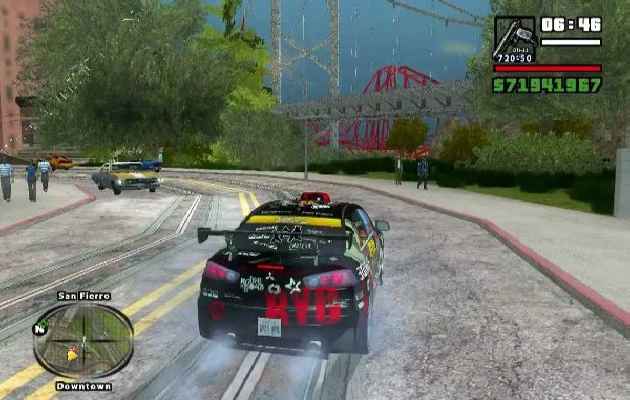Open the circular radar minimap
Viewport: 630px width, 400px height.
tap(83, 340)
